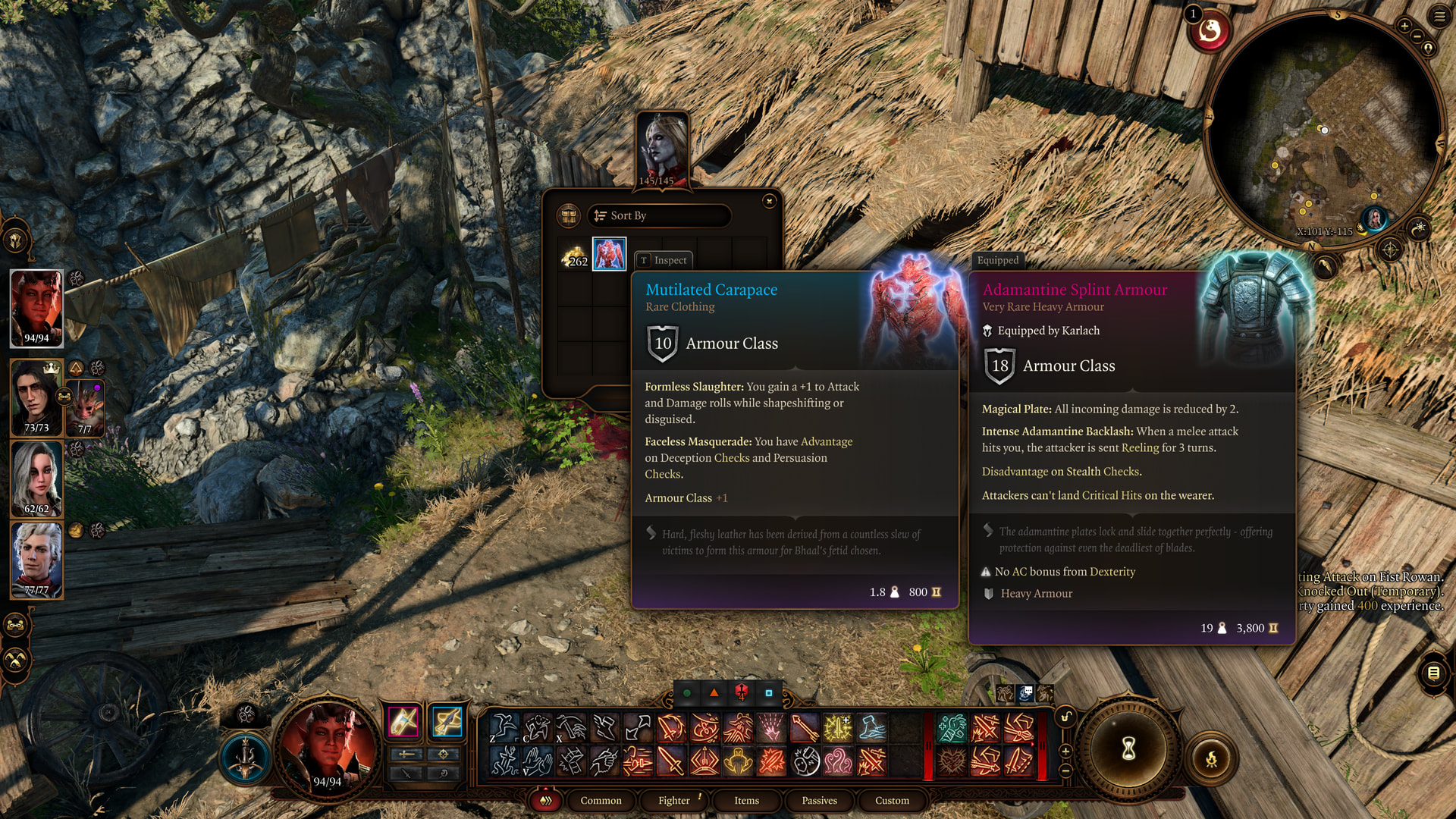Viewport: 1456px width, 819px height.
Task: Close the loot container panel
Action: coord(769,201)
